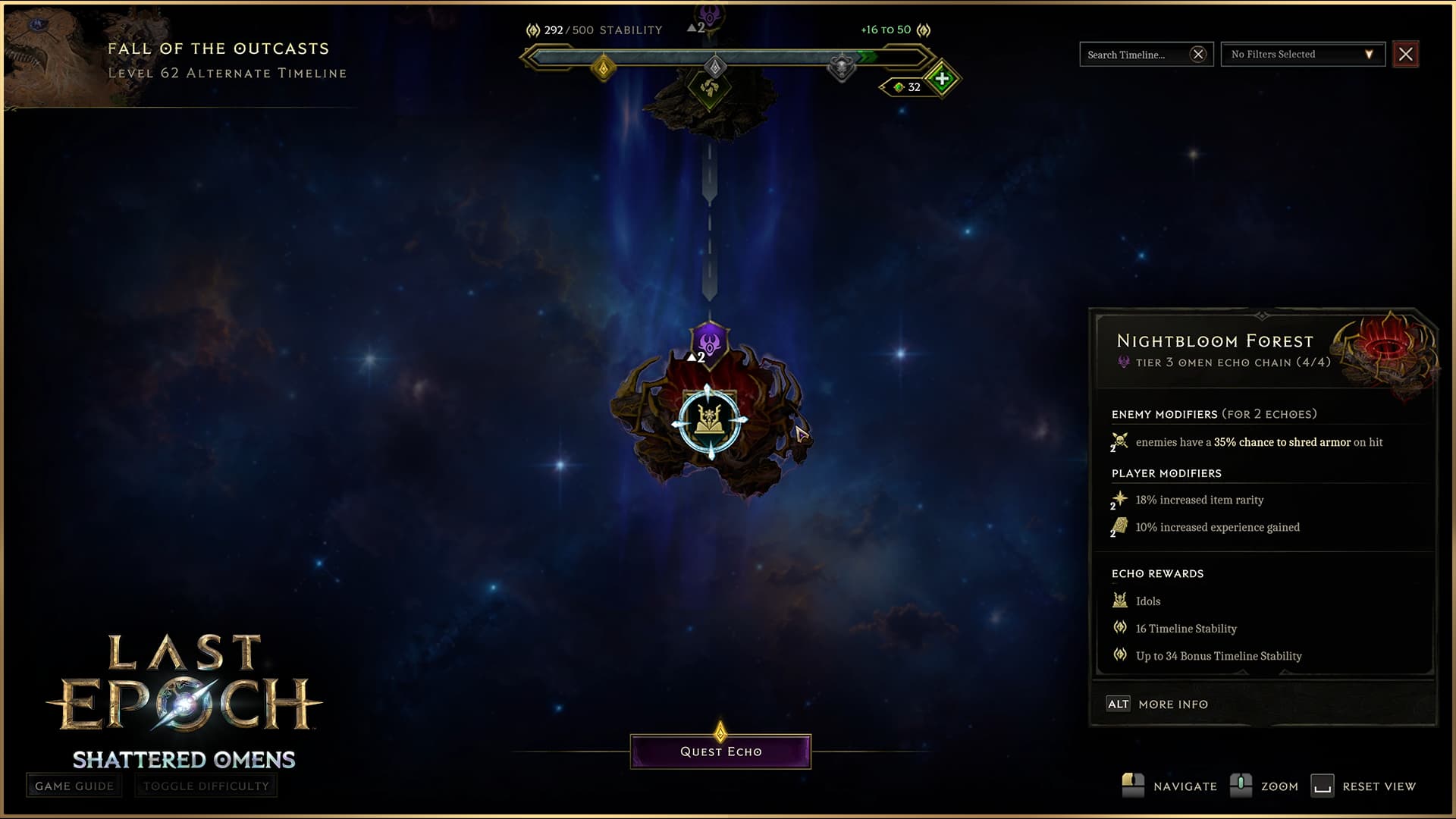The image size is (1456, 819).
Task: Open the Game Guide
Action: 74,786
